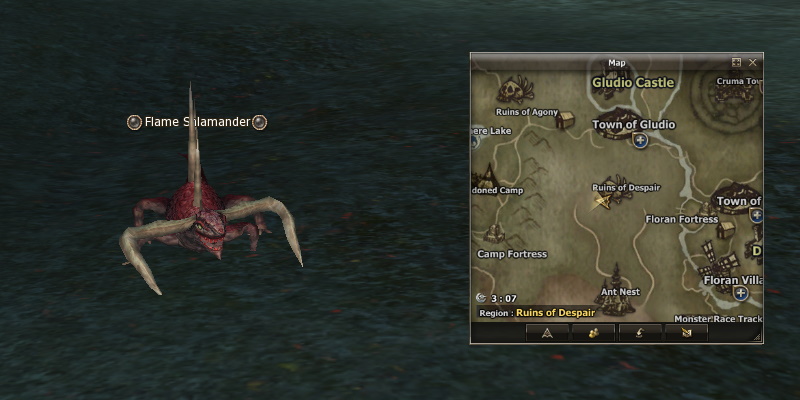Viewport: 800px width, 400px height.
Task: Select Floran Fortress on the map
Action: 682,219
